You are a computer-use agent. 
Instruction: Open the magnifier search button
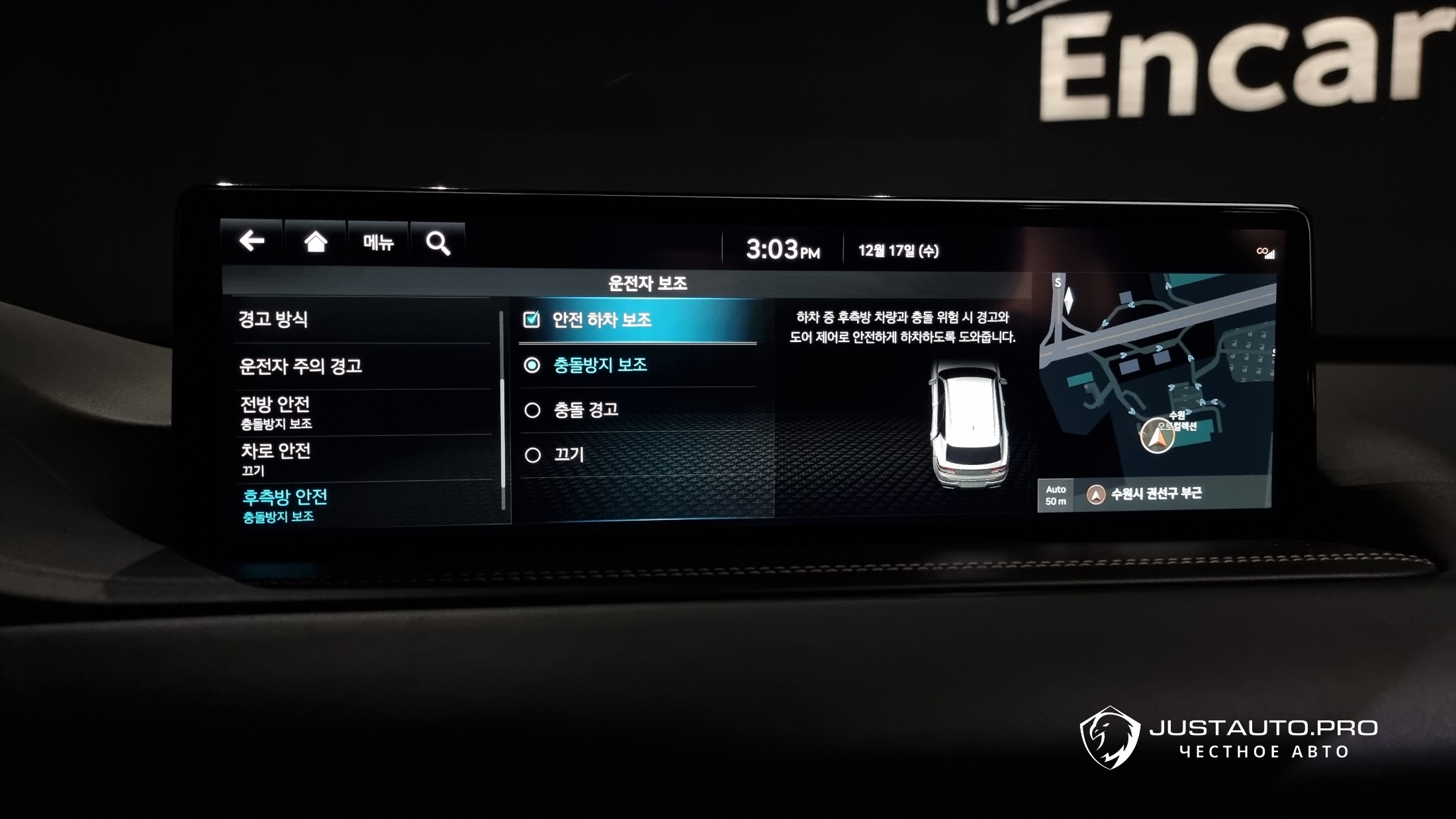437,243
